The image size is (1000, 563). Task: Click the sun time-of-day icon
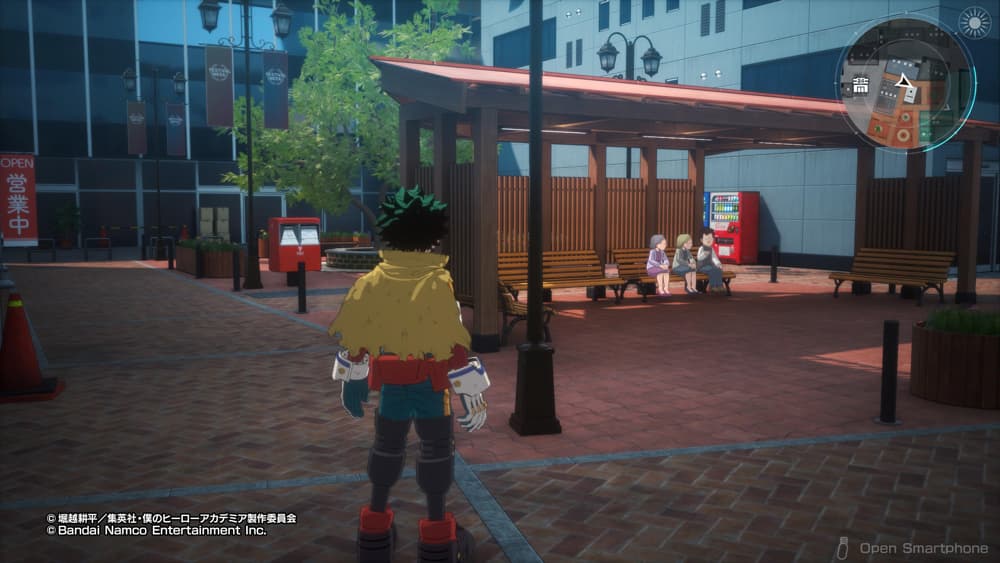(973, 22)
